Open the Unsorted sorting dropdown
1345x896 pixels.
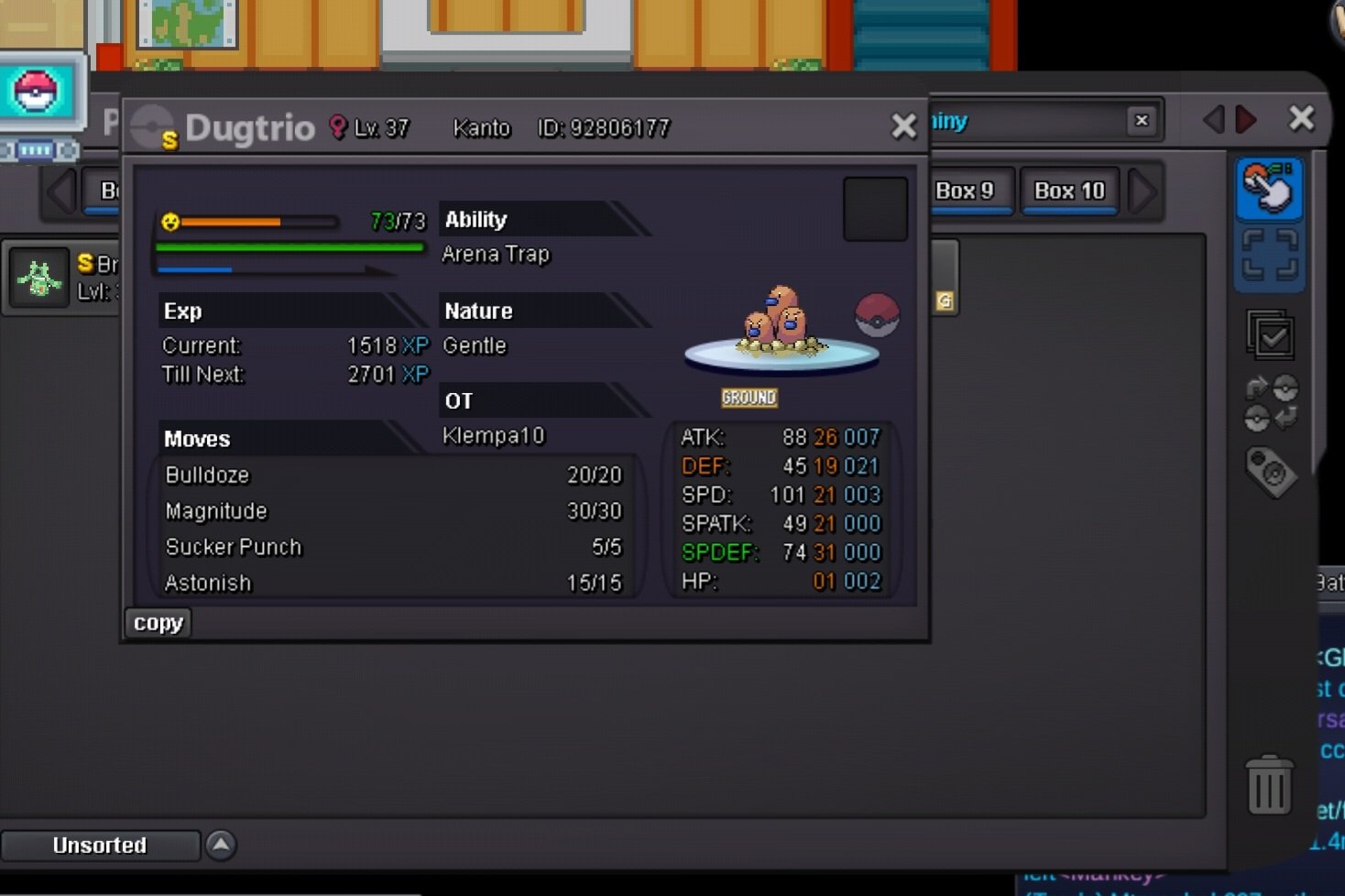tap(100, 845)
